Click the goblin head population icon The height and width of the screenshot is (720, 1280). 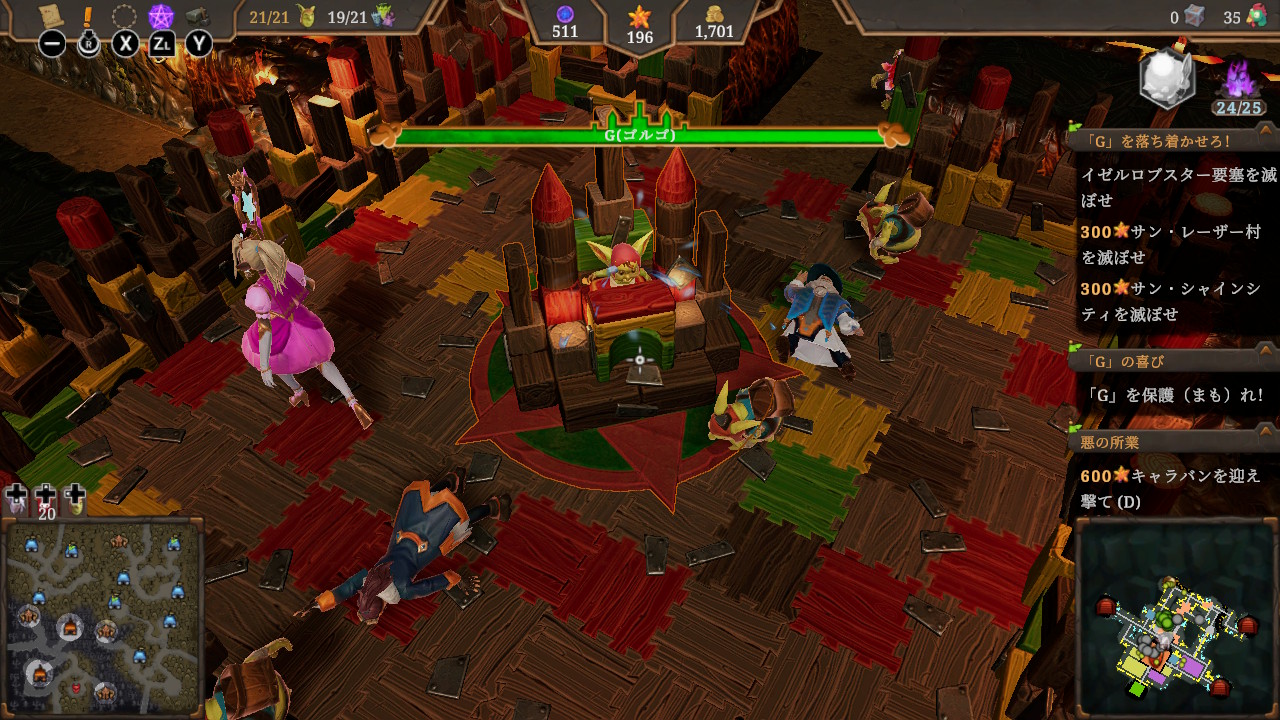tap(306, 16)
